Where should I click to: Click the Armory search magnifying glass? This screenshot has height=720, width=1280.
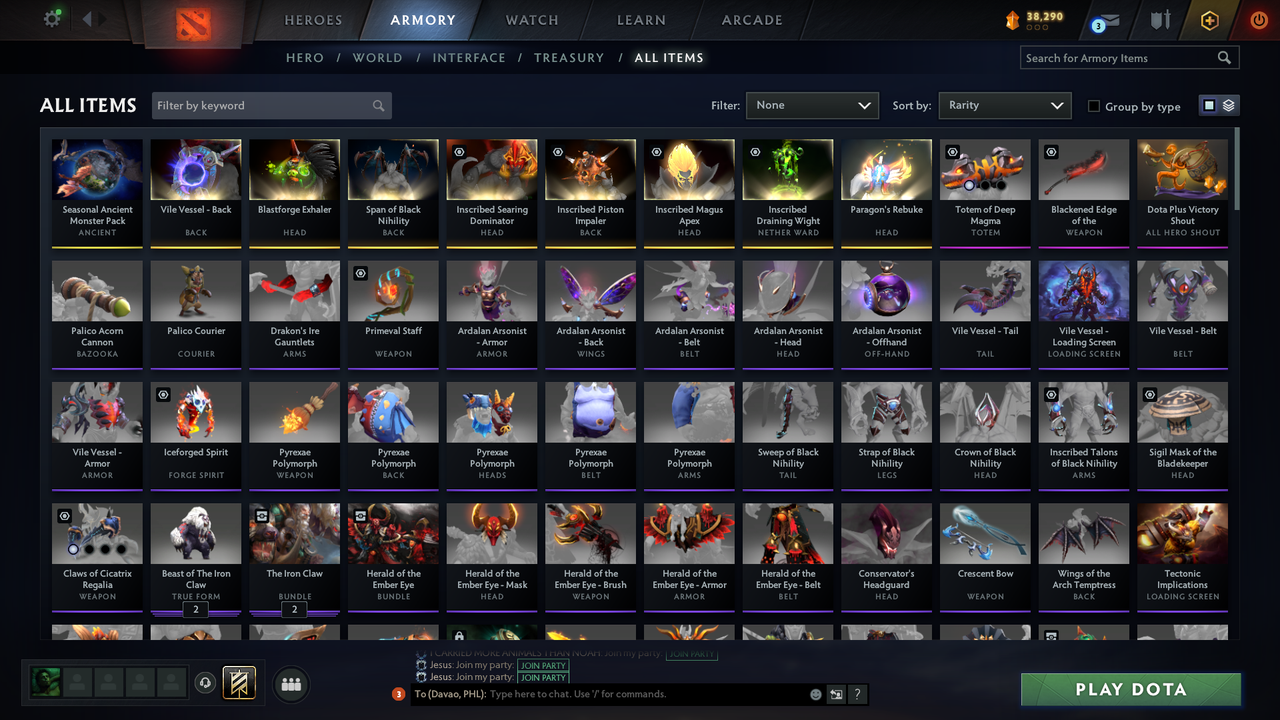point(1224,57)
